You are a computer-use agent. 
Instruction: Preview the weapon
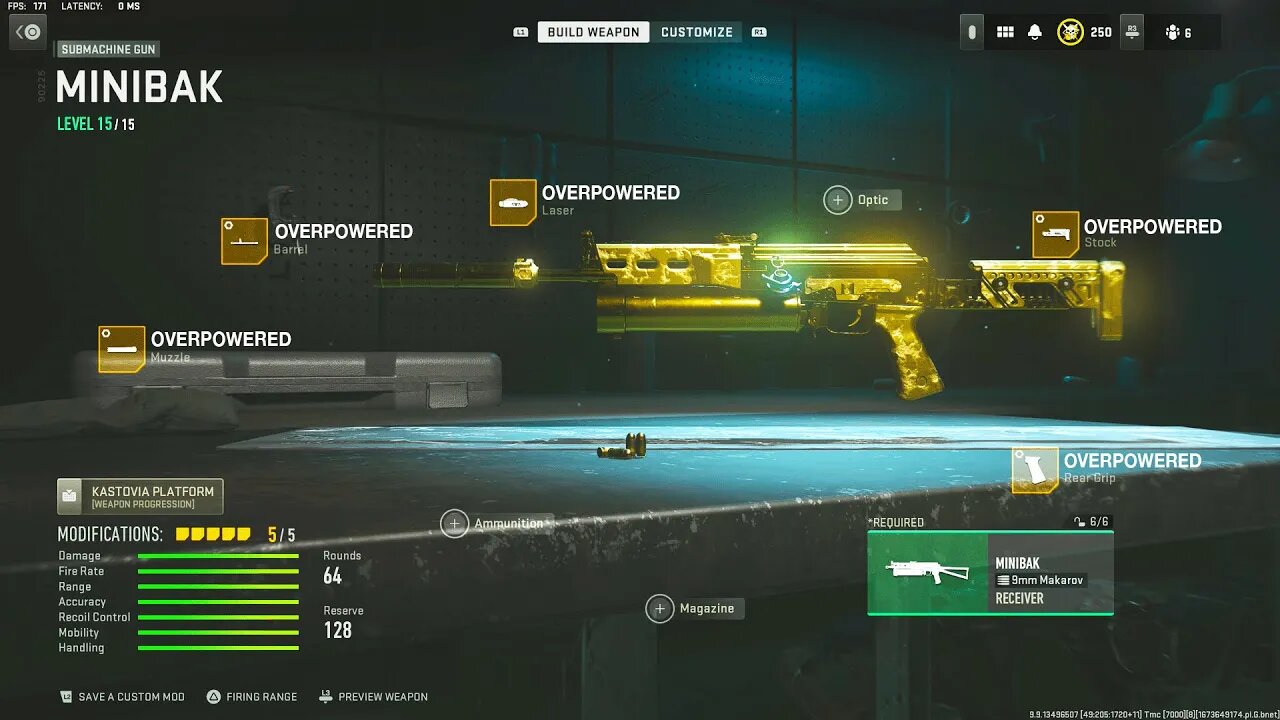click(374, 697)
